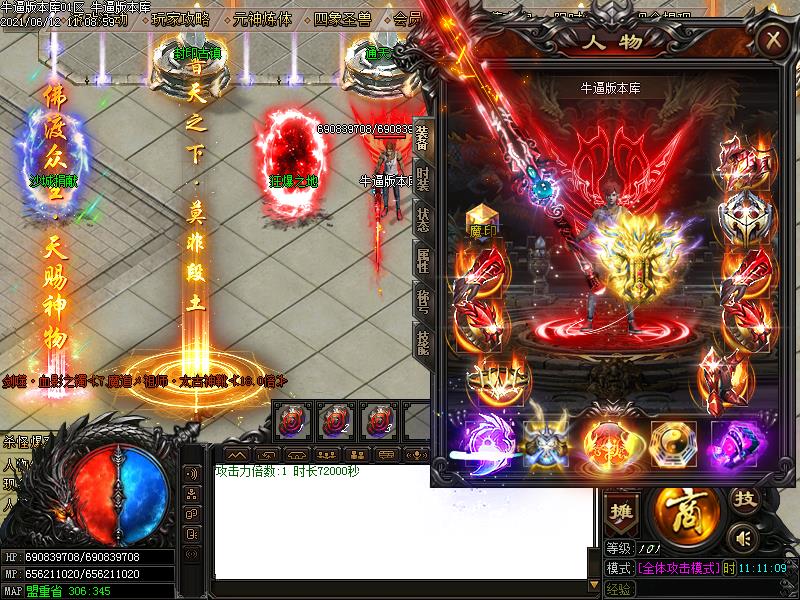Select the 状态 status tab
This screenshot has width=800, height=600.
(423, 220)
